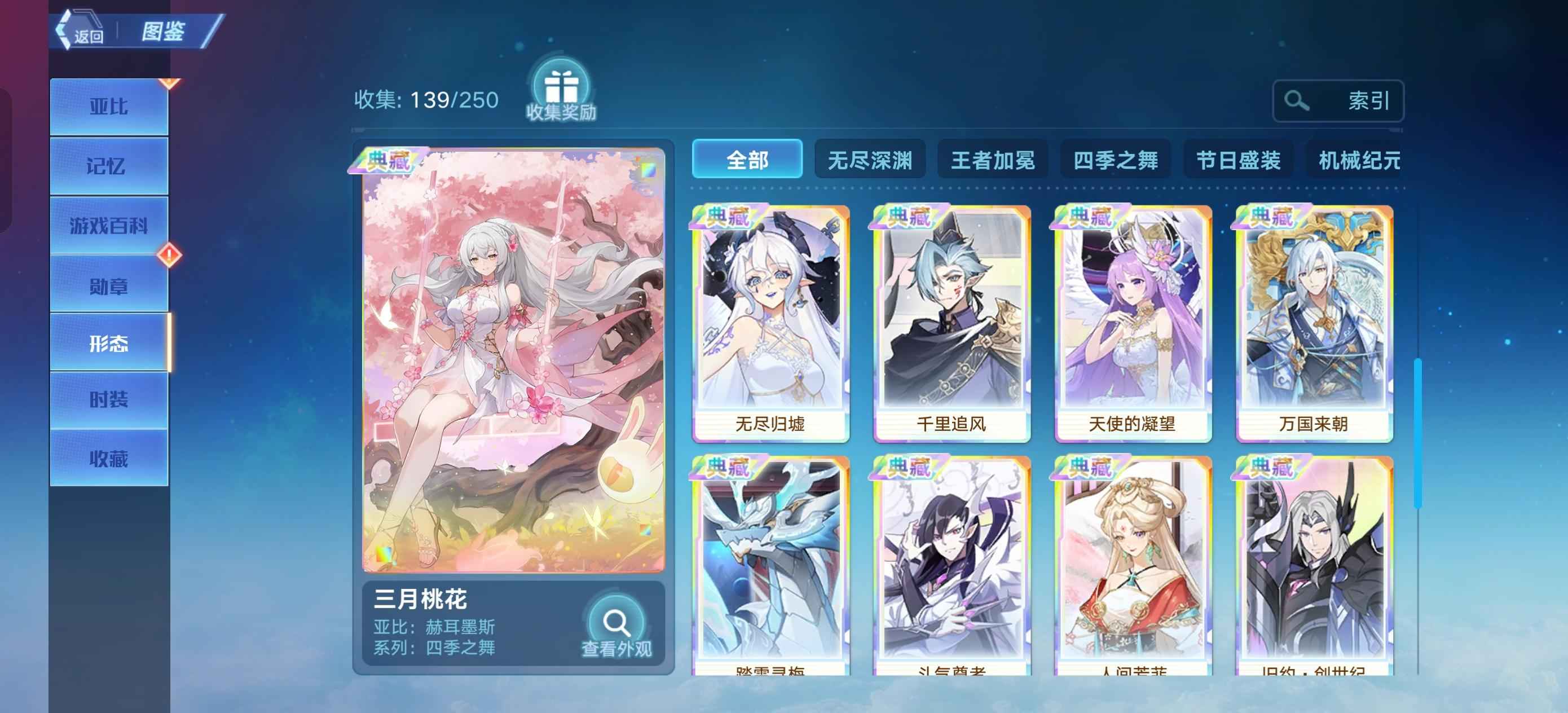Open the 记忆 sidebar section
The image size is (1568, 713).
(x=109, y=166)
